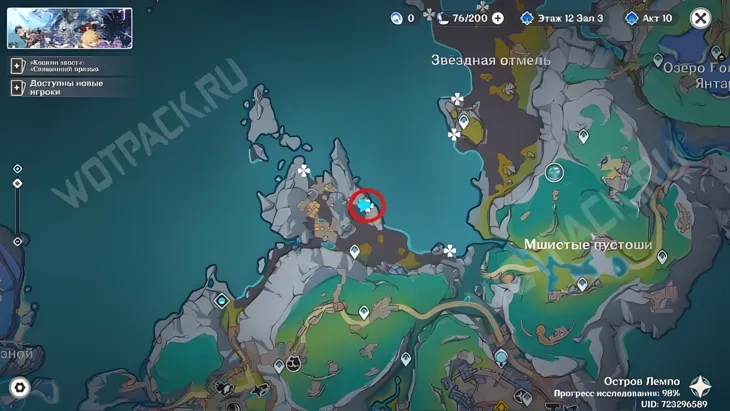Open the map settings gear
The width and height of the screenshot is (730, 411).
(18, 387)
